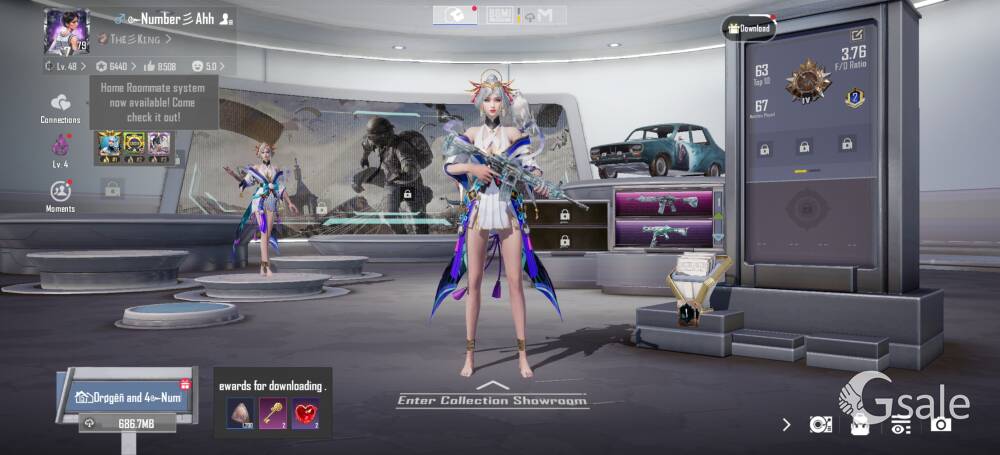
Task: Open the camera screenshot tool
Action: [940, 424]
